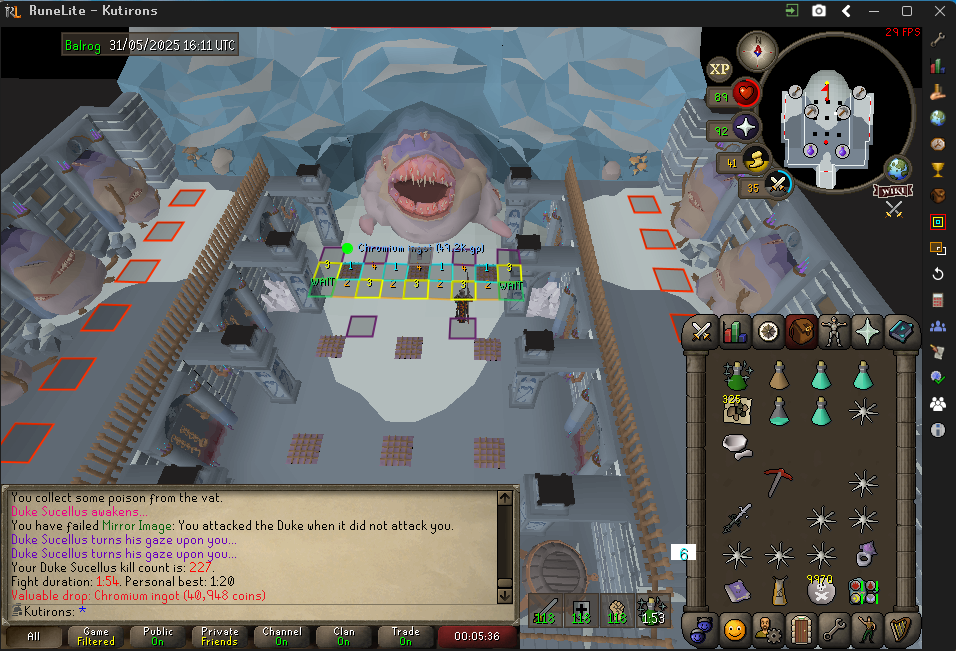
Task: Open the Wiki lookup banner
Action: (893, 190)
